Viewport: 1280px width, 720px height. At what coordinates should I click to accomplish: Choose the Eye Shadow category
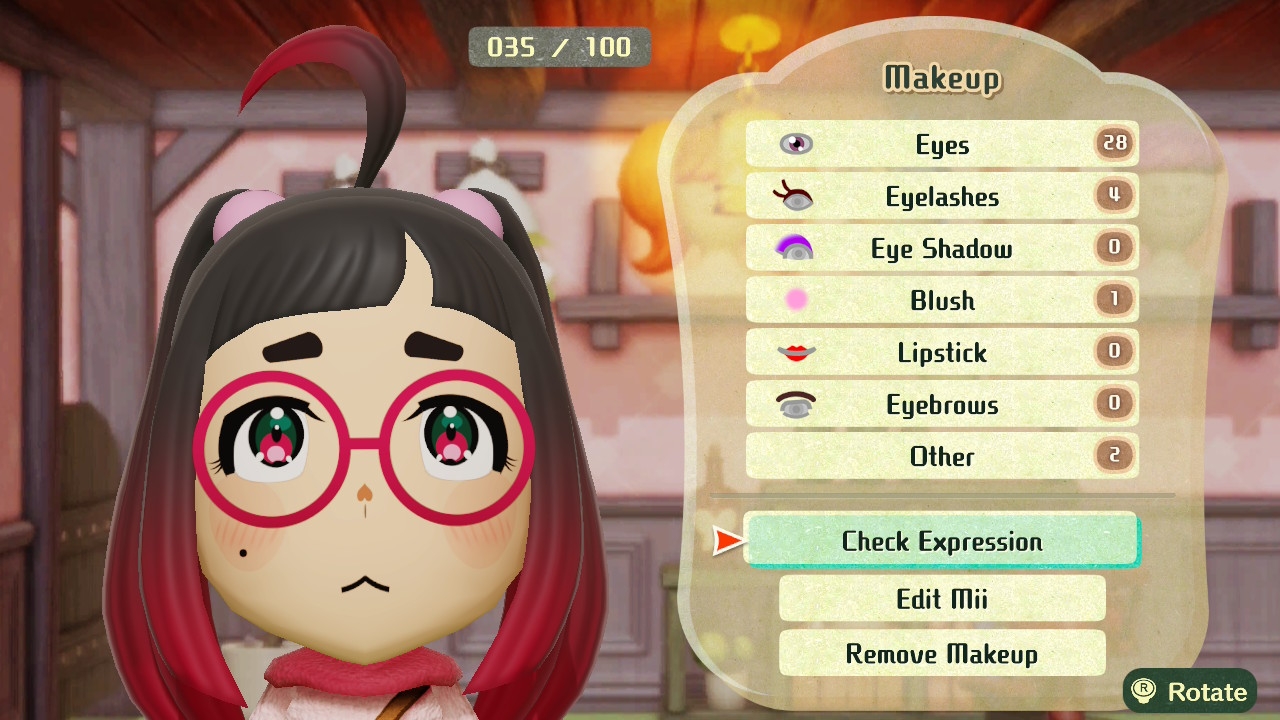[x=941, y=248]
